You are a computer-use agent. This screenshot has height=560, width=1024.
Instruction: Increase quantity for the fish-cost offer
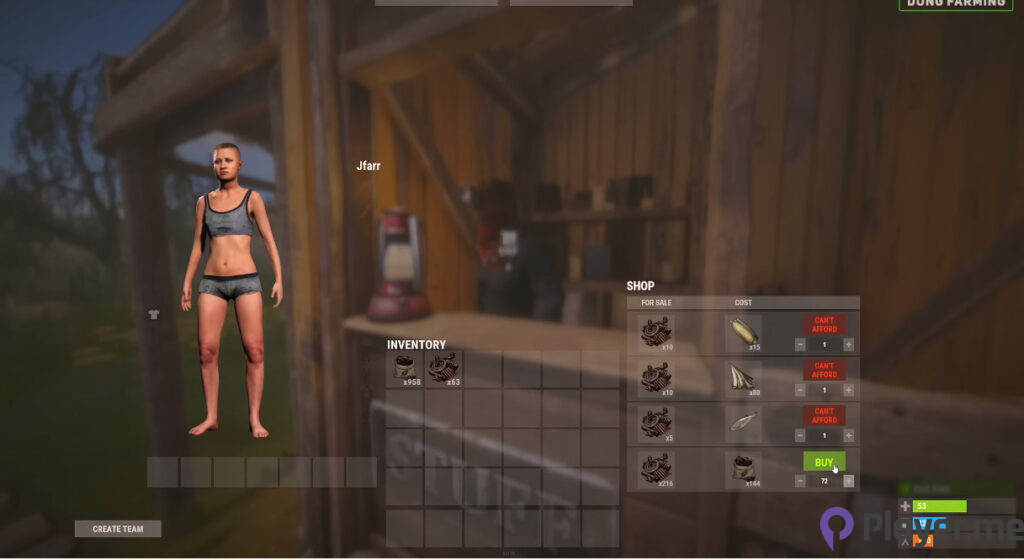(849, 436)
